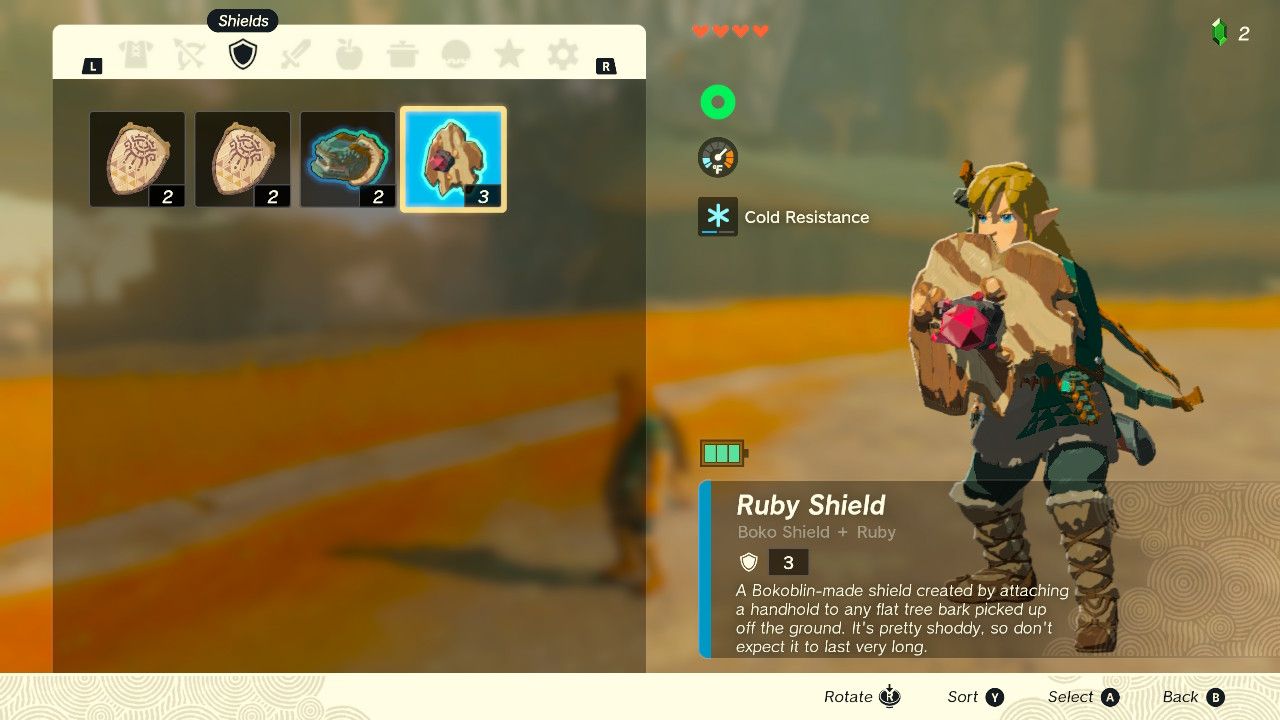Select the turquoise shield thumbnail
Viewport: 1280px width, 720px height.
(x=347, y=158)
